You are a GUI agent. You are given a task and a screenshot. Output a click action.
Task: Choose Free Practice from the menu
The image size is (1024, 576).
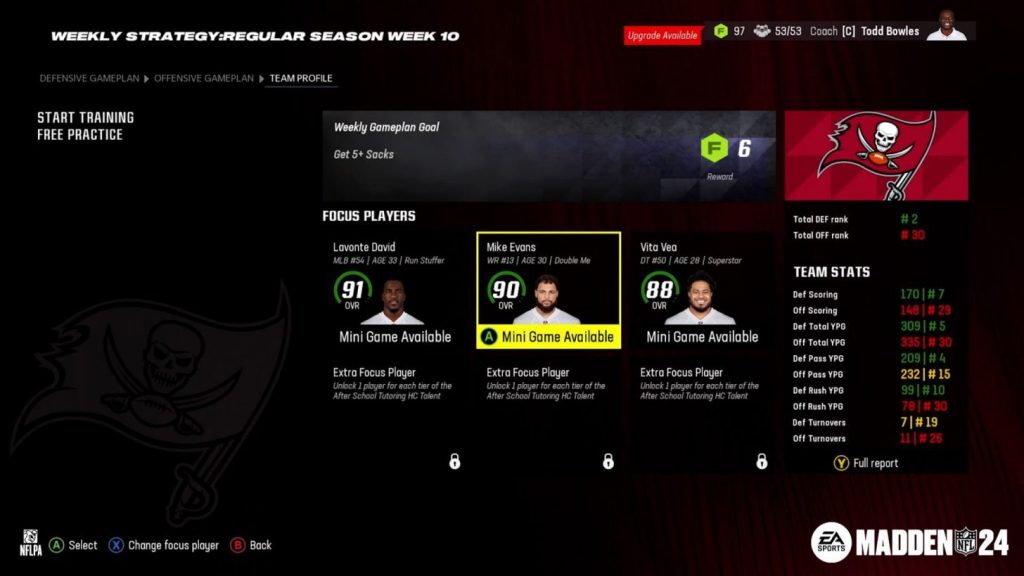tap(80, 134)
